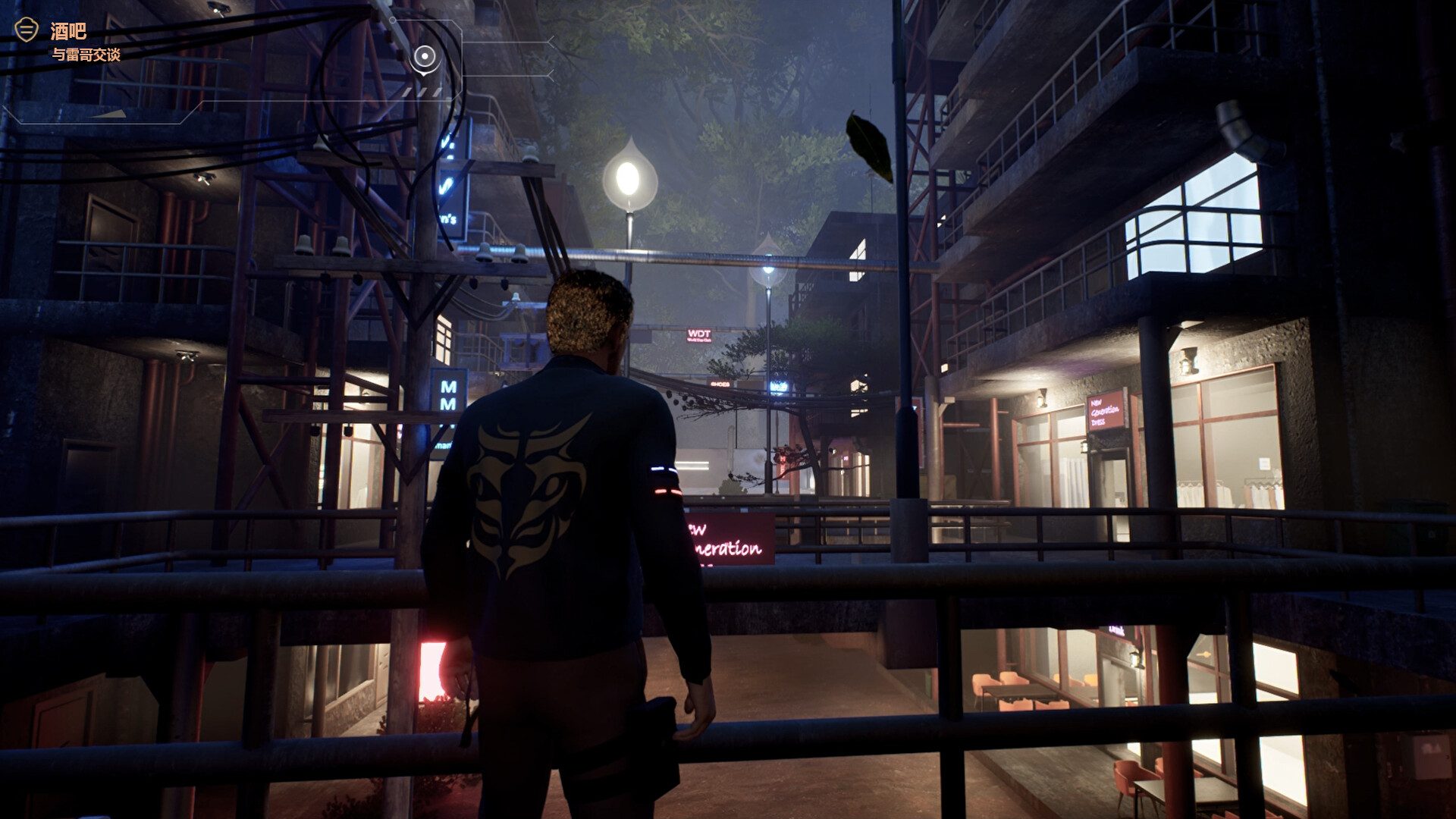
Task: Expand the quest objective 与雷哥交谈
Action: click(85, 55)
